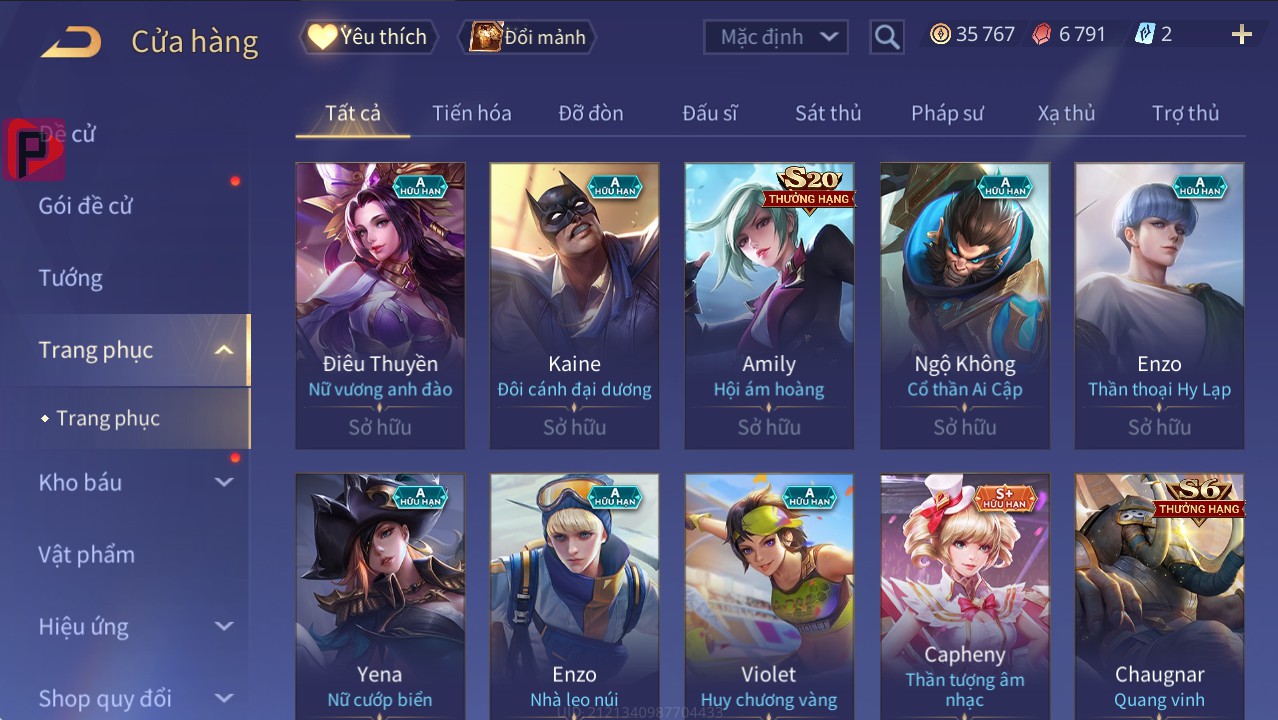Switch to the Tiến hóa tab

(471, 113)
